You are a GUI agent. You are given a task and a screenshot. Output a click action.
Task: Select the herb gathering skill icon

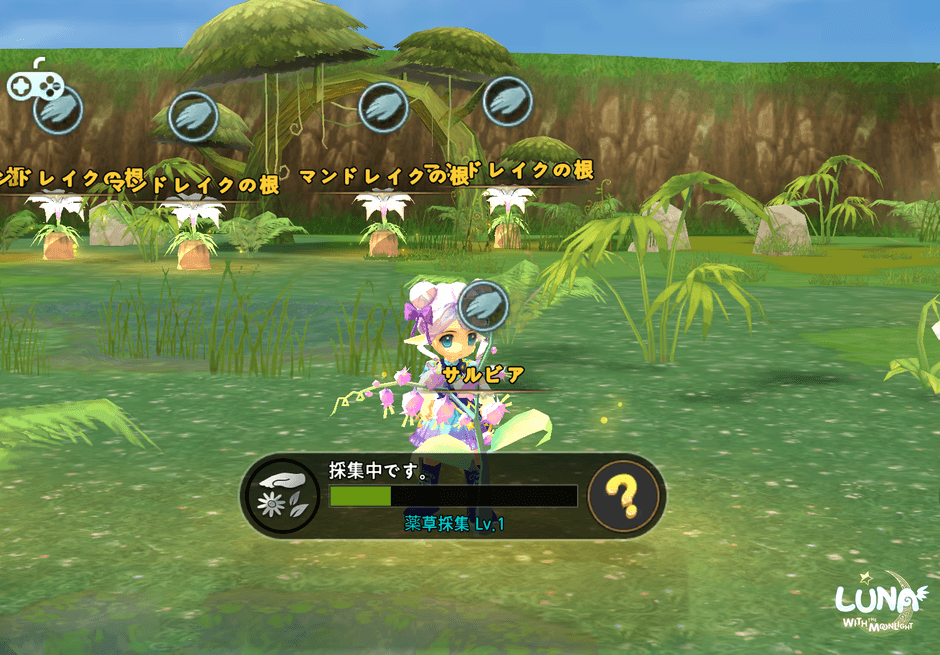[282, 496]
